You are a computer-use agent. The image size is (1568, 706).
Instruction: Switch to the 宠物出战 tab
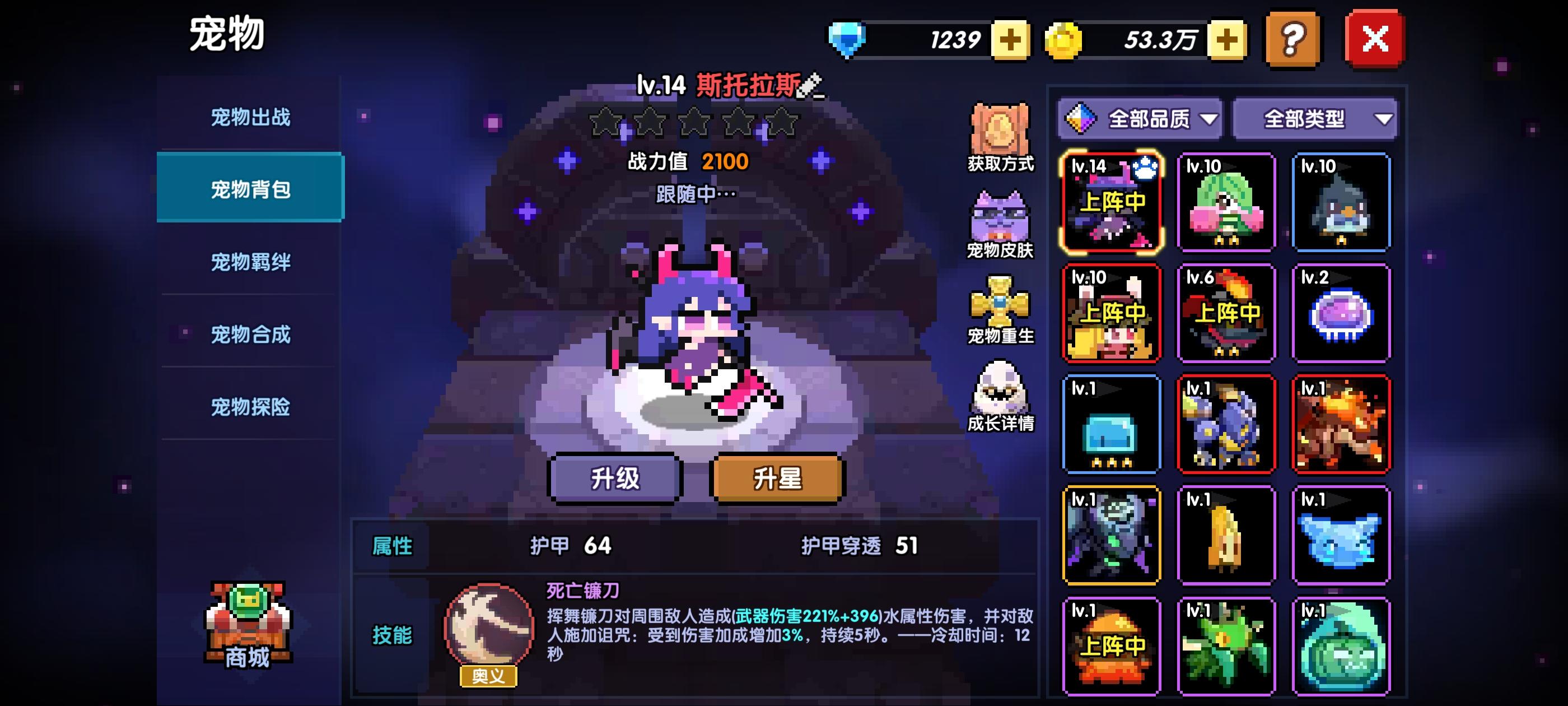click(250, 118)
